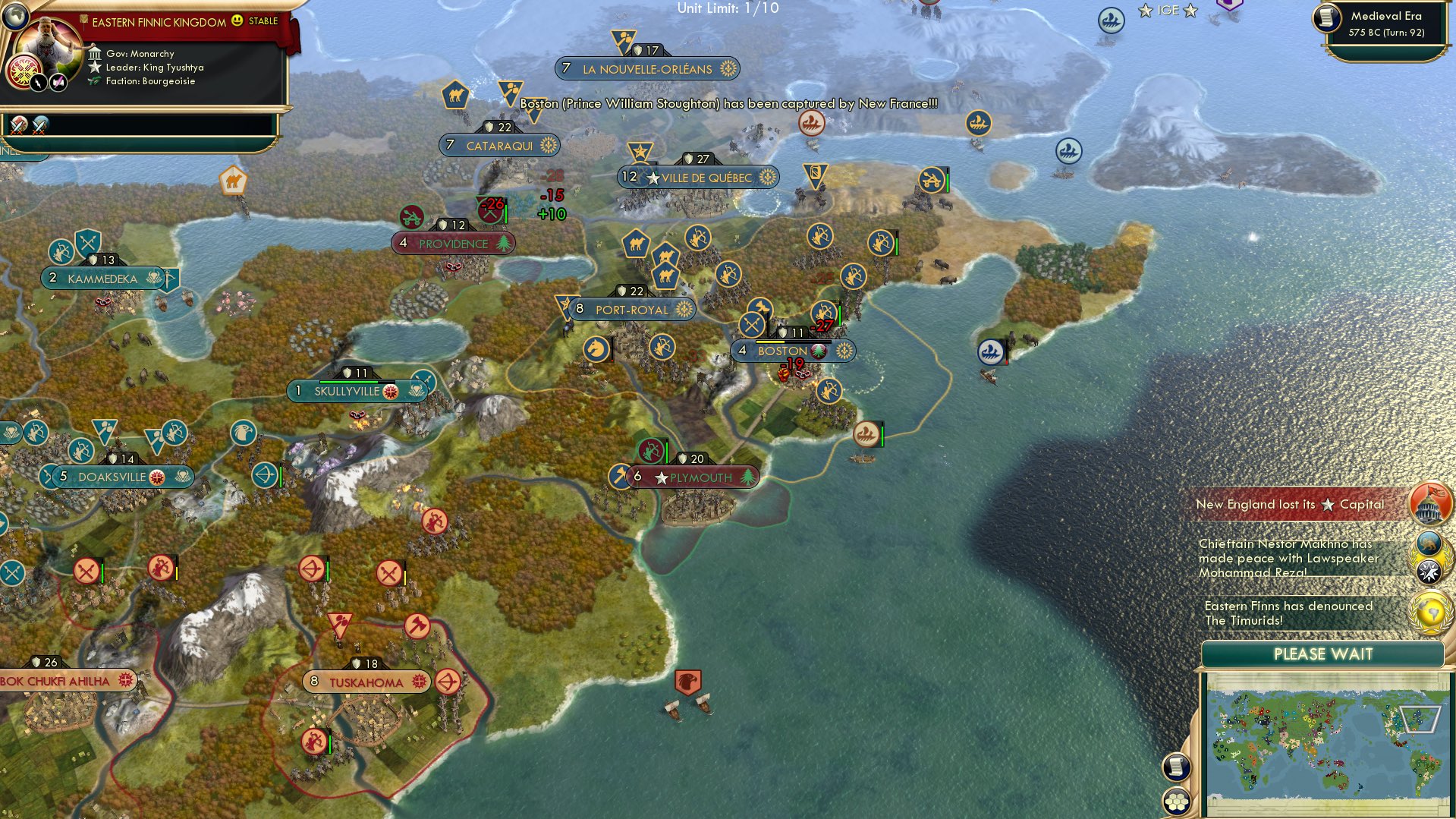Screen dimensions: 1456x819
Task: Toggle strategic view with the hexagon icon
Action: click(1176, 800)
